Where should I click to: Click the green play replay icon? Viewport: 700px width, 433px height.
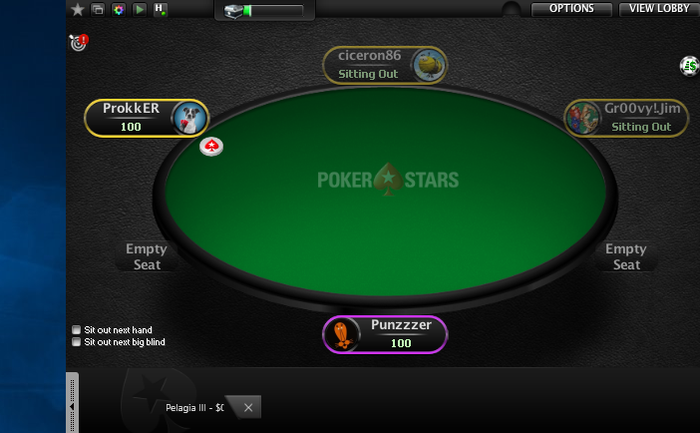pyautogui.click(x=139, y=9)
